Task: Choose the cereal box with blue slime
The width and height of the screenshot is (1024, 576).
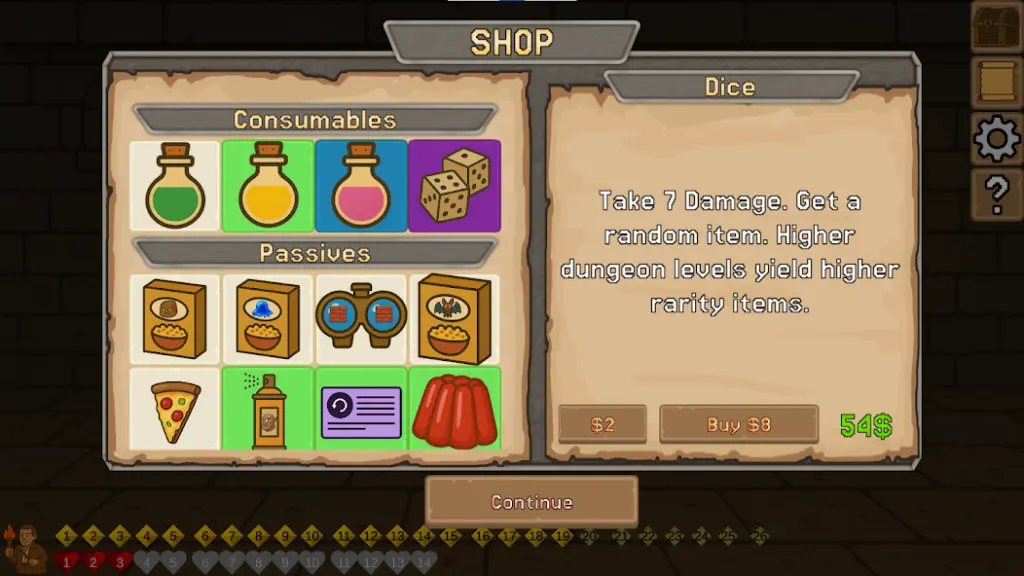Action: 268,319
